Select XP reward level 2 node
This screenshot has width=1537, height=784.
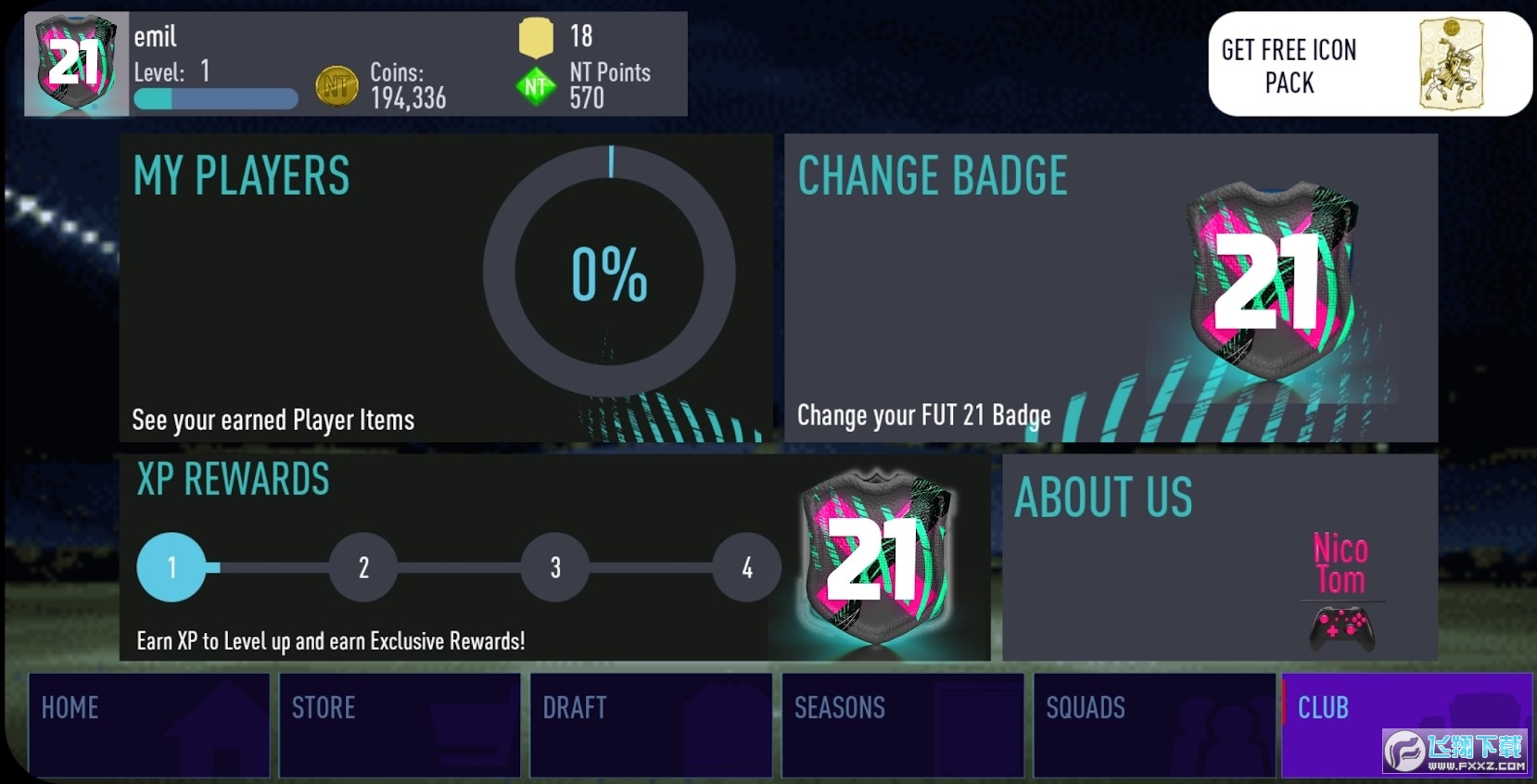click(363, 567)
